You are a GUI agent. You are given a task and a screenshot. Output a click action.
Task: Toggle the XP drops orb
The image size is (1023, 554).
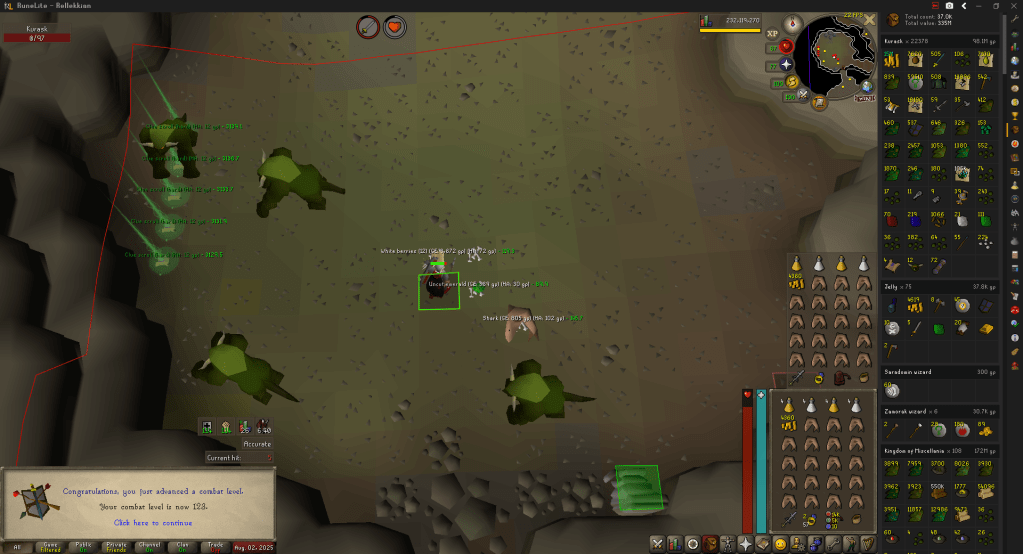772,33
